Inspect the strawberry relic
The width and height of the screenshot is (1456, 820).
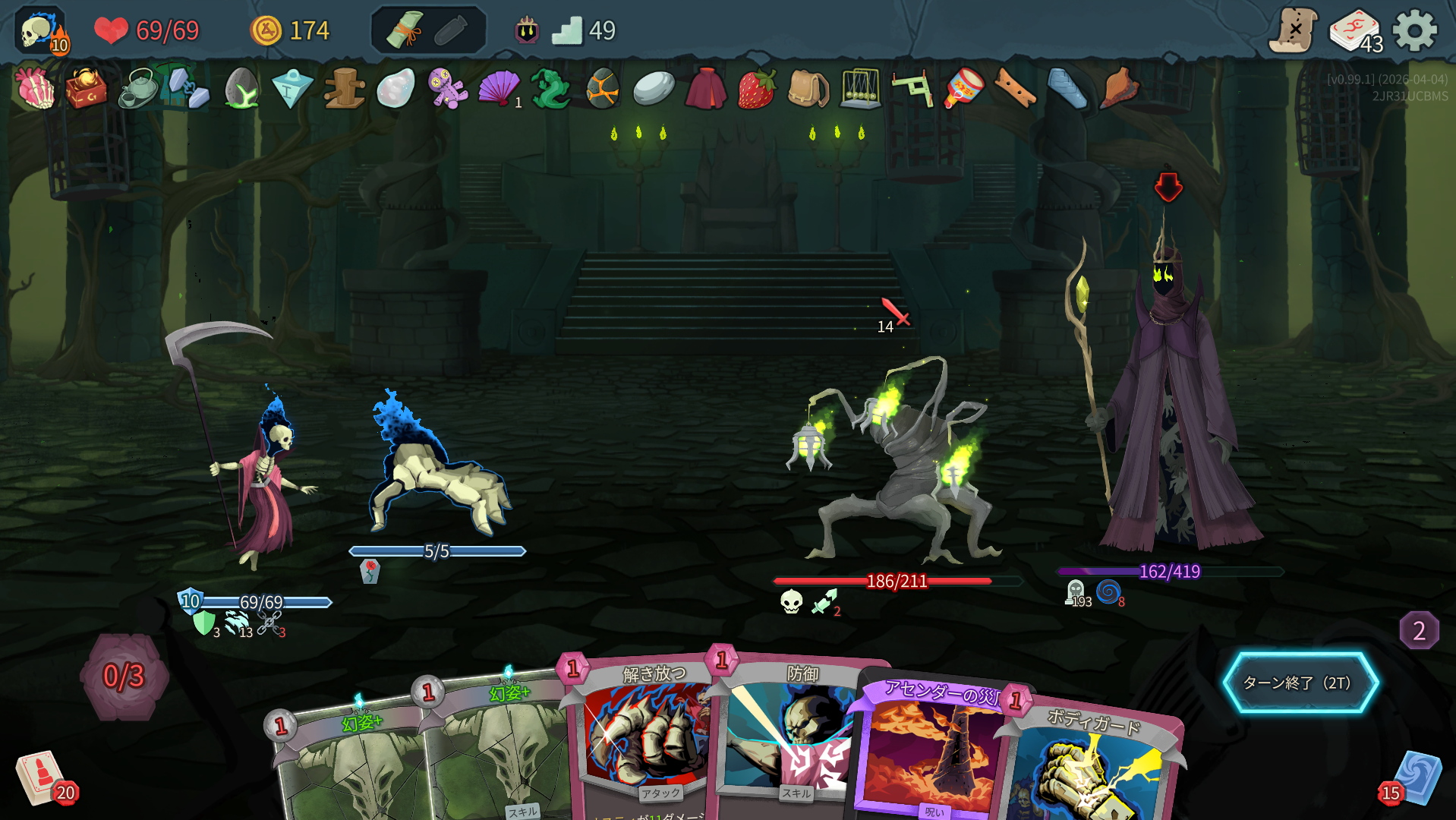point(756,89)
